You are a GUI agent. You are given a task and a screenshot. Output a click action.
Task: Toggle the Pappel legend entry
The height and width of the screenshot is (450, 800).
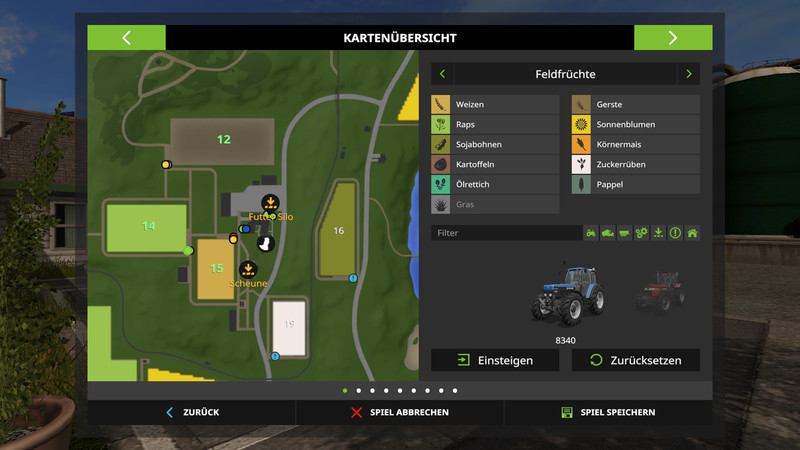click(x=635, y=185)
